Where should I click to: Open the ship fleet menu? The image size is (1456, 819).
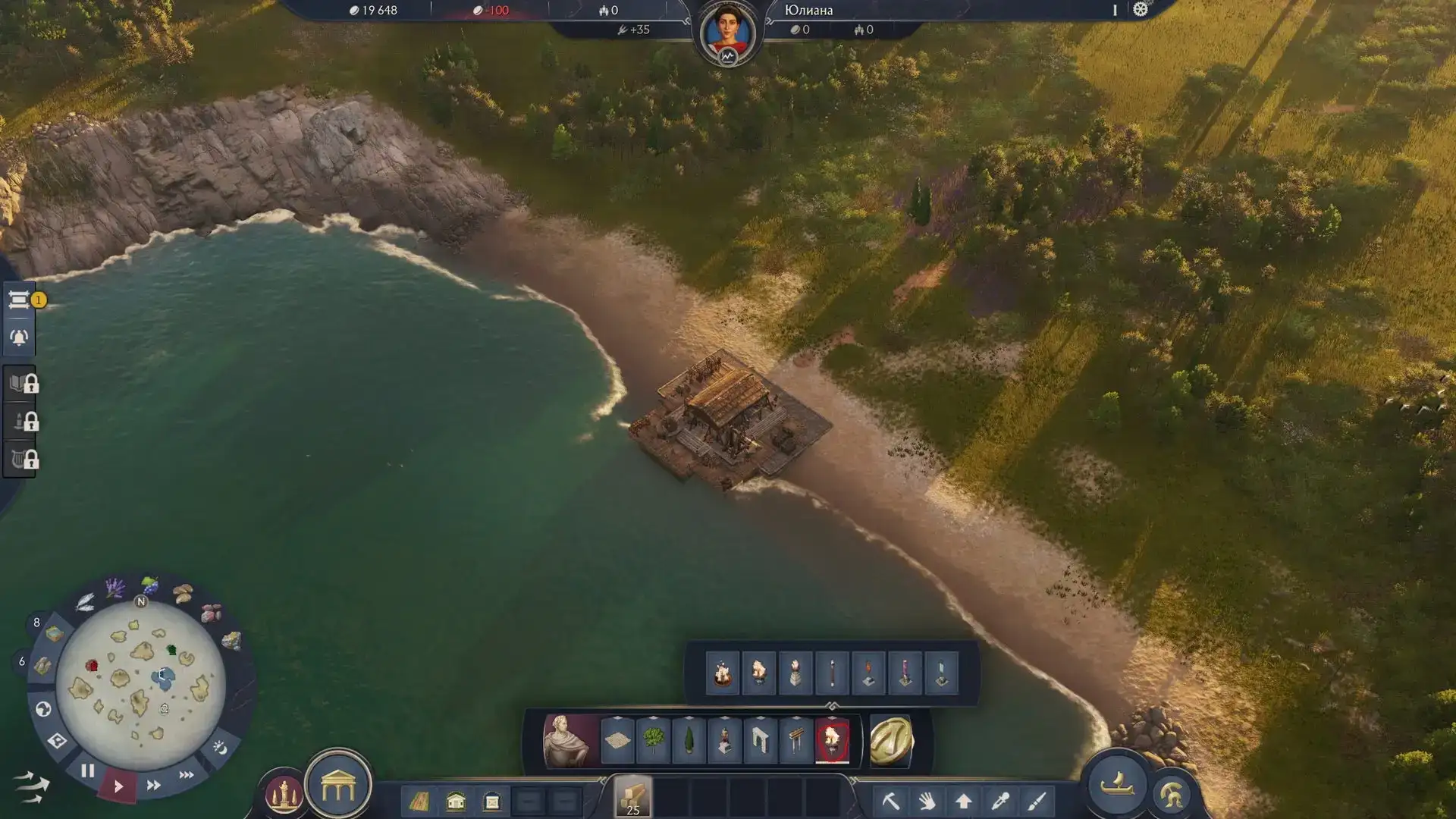[1116, 784]
